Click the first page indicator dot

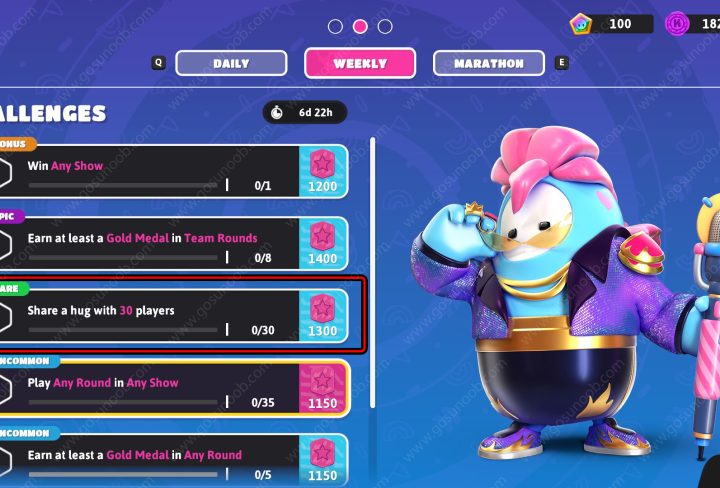[x=336, y=26]
